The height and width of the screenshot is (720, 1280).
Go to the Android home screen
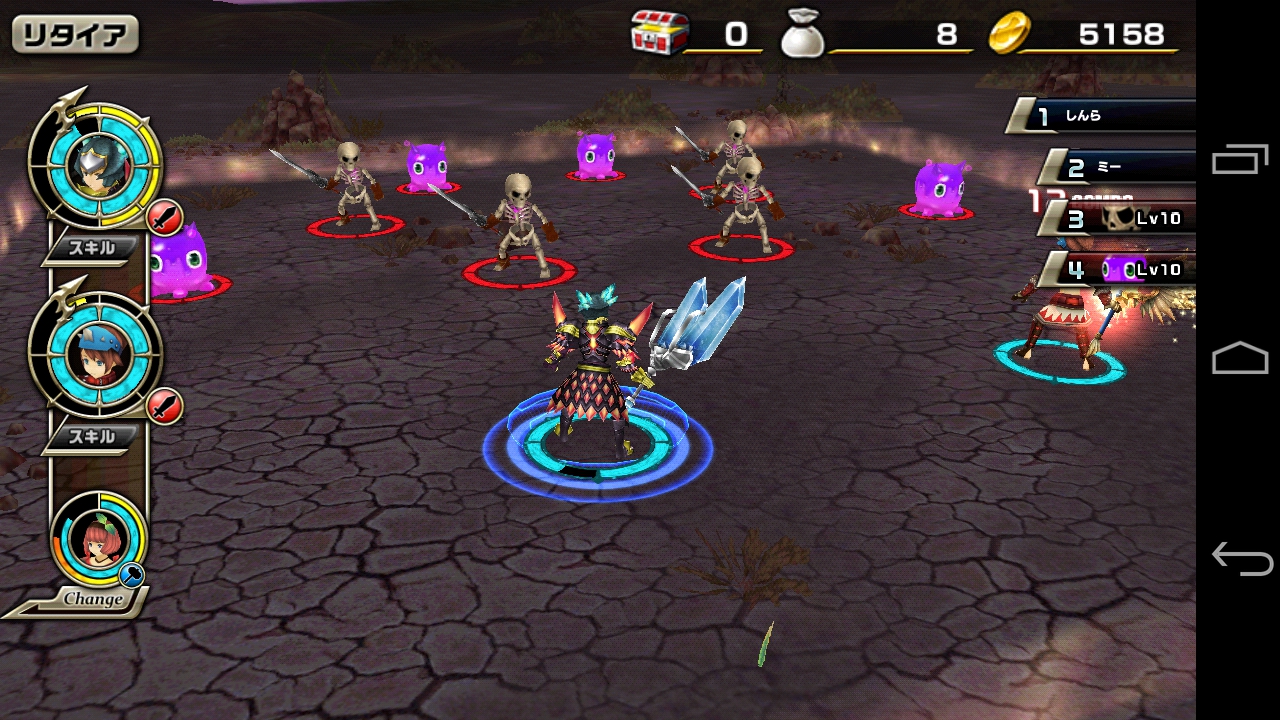click(1240, 358)
